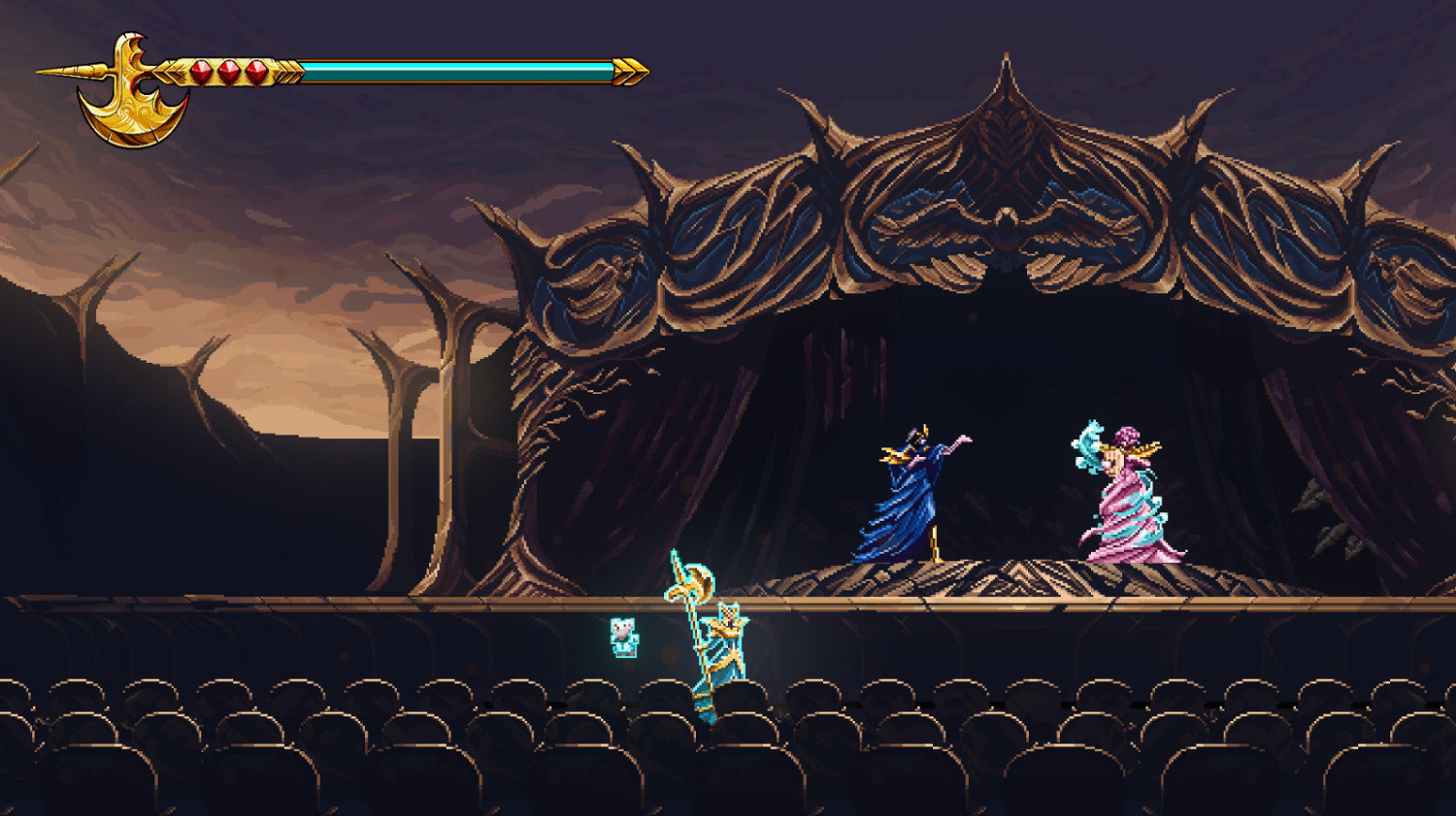Select the first red gem on the HUD
Image resolution: width=1456 pixels, height=816 pixels.
coord(201,72)
